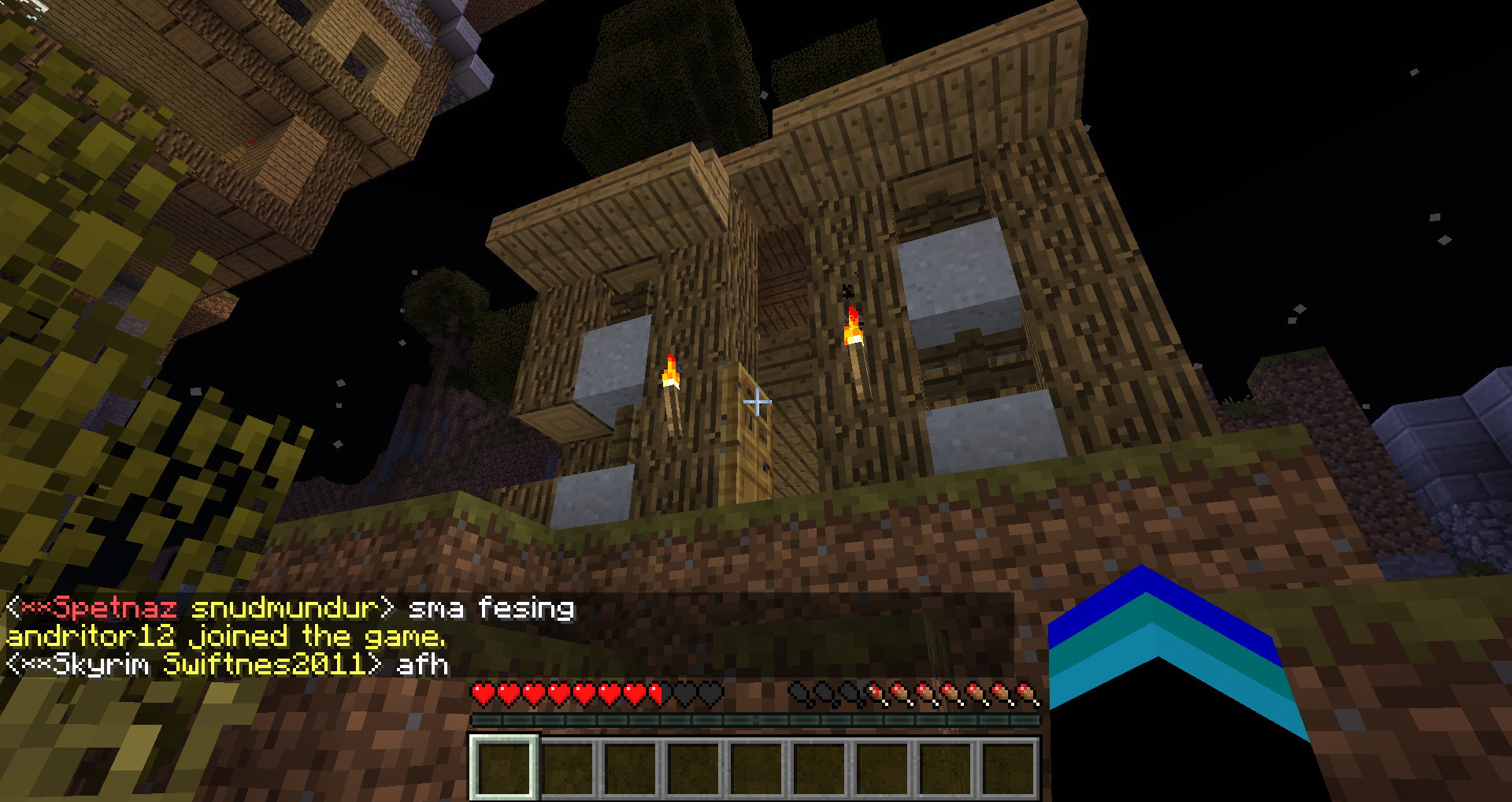Click the "andritor12 joined the game" chat line
The image size is (1512, 802).
click(226, 637)
